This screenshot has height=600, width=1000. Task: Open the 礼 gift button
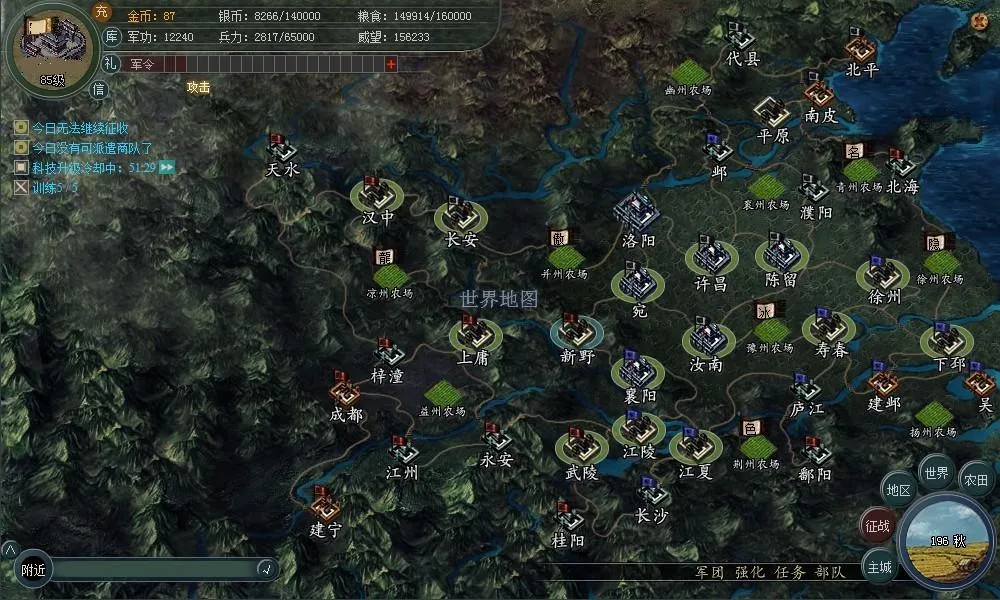click(111, 63)
